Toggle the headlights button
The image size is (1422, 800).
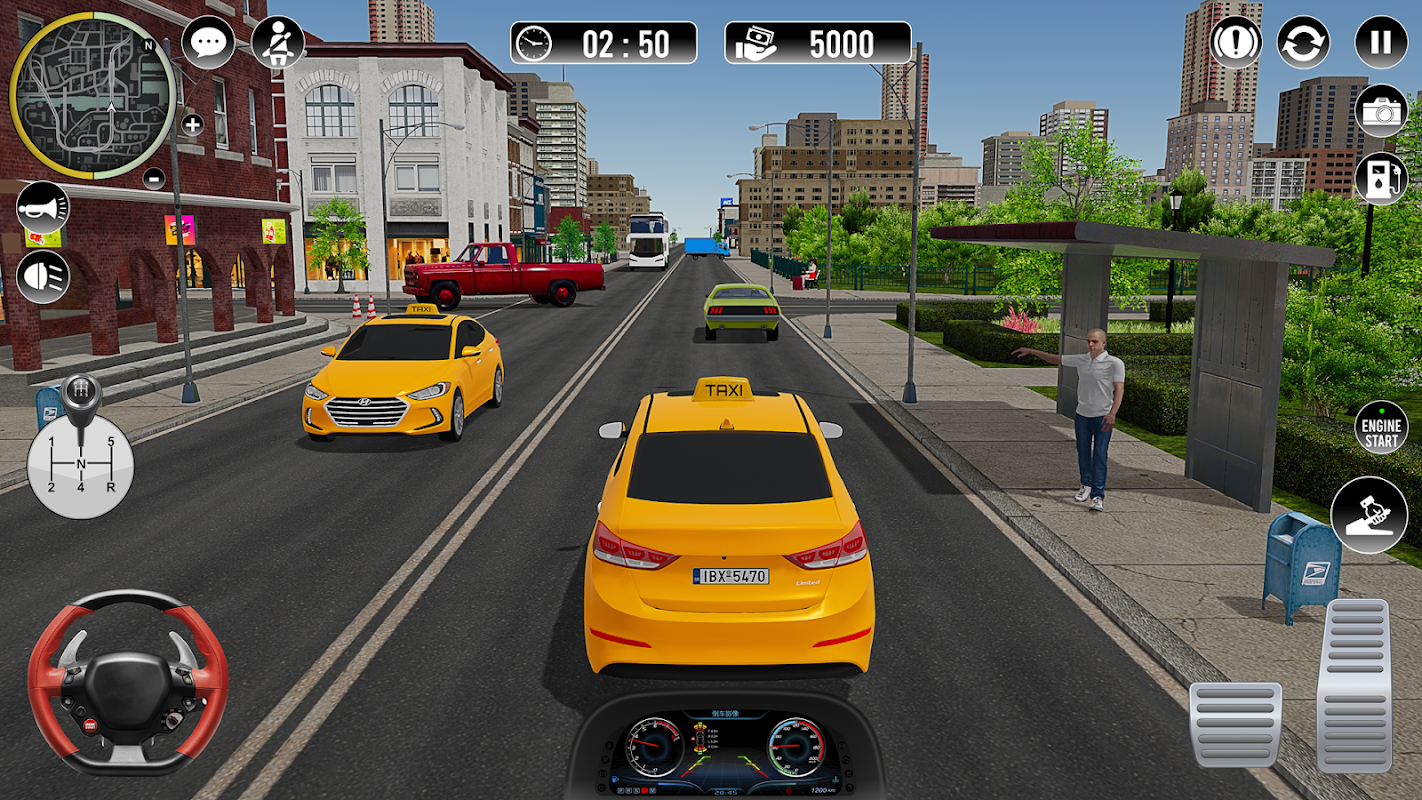pos(43,276)
